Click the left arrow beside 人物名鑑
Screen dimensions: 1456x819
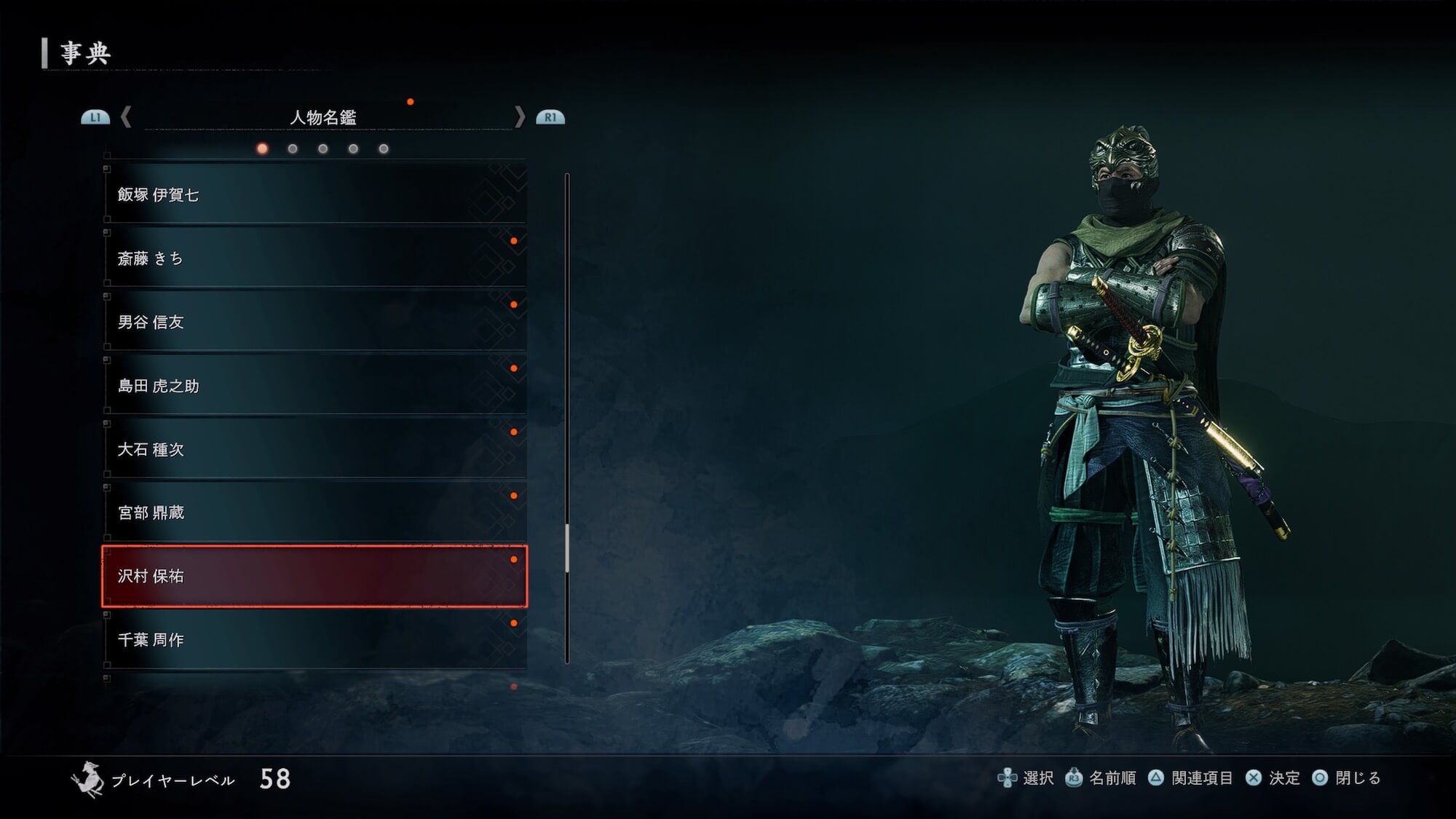126,116
